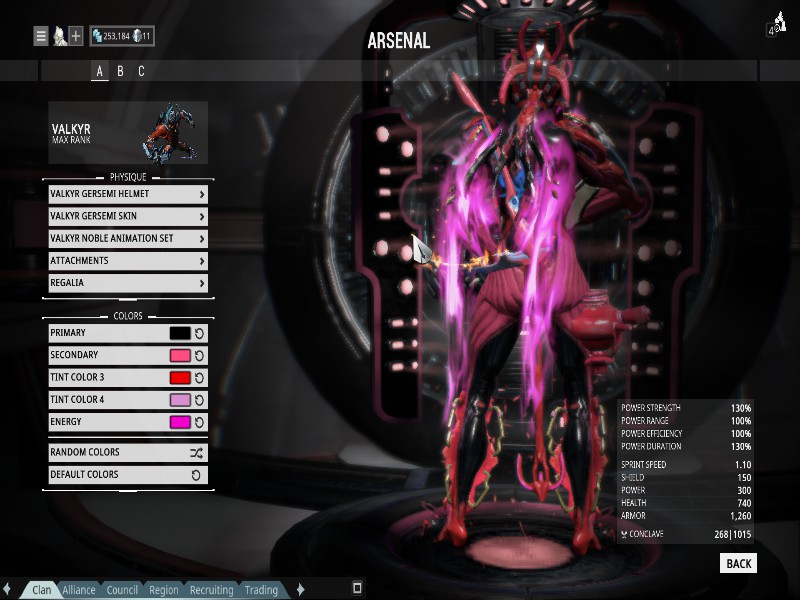Open the main menu hamburger icon
This screenshot has height=600, width=800.
point(41,36)
